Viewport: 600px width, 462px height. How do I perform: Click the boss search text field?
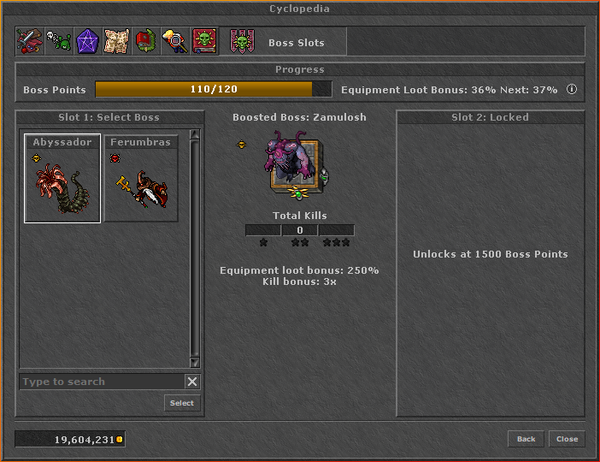pos(102,381)
